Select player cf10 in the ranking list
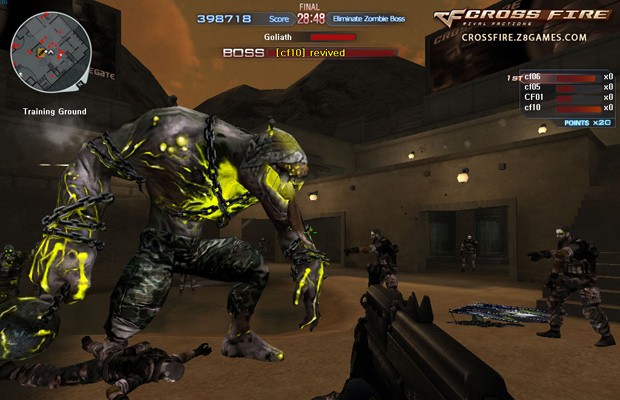 pos(560,108)
